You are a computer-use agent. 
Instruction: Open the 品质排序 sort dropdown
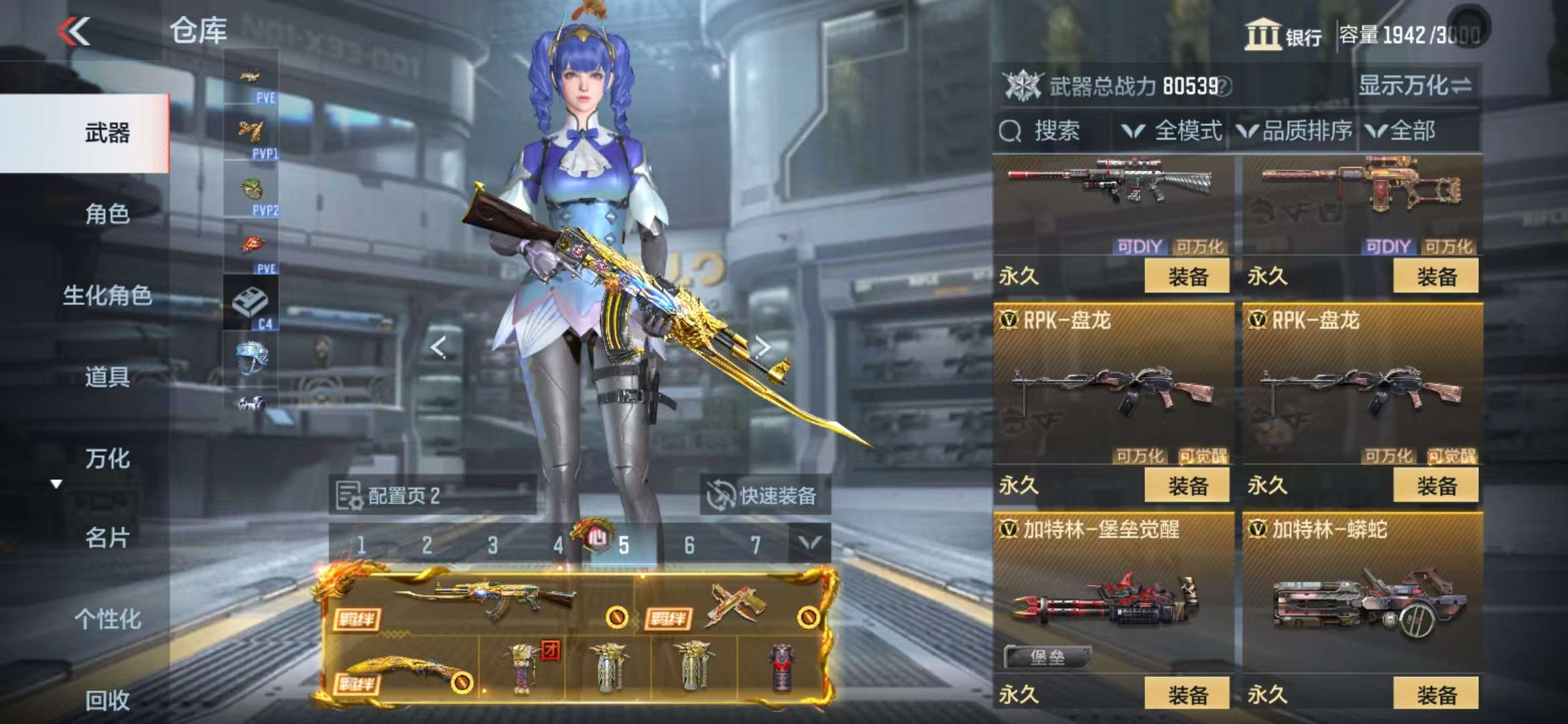click(1295, 131)
